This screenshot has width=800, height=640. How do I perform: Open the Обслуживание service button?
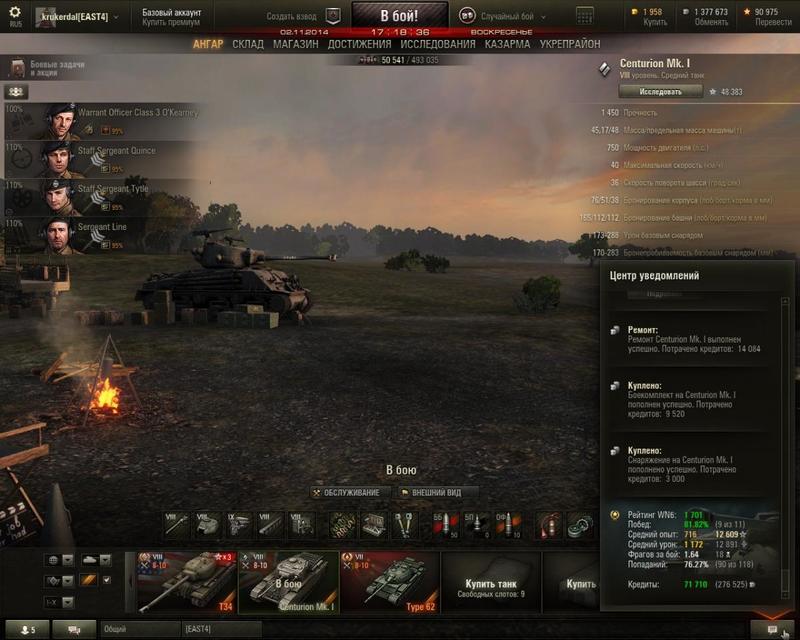346,492
